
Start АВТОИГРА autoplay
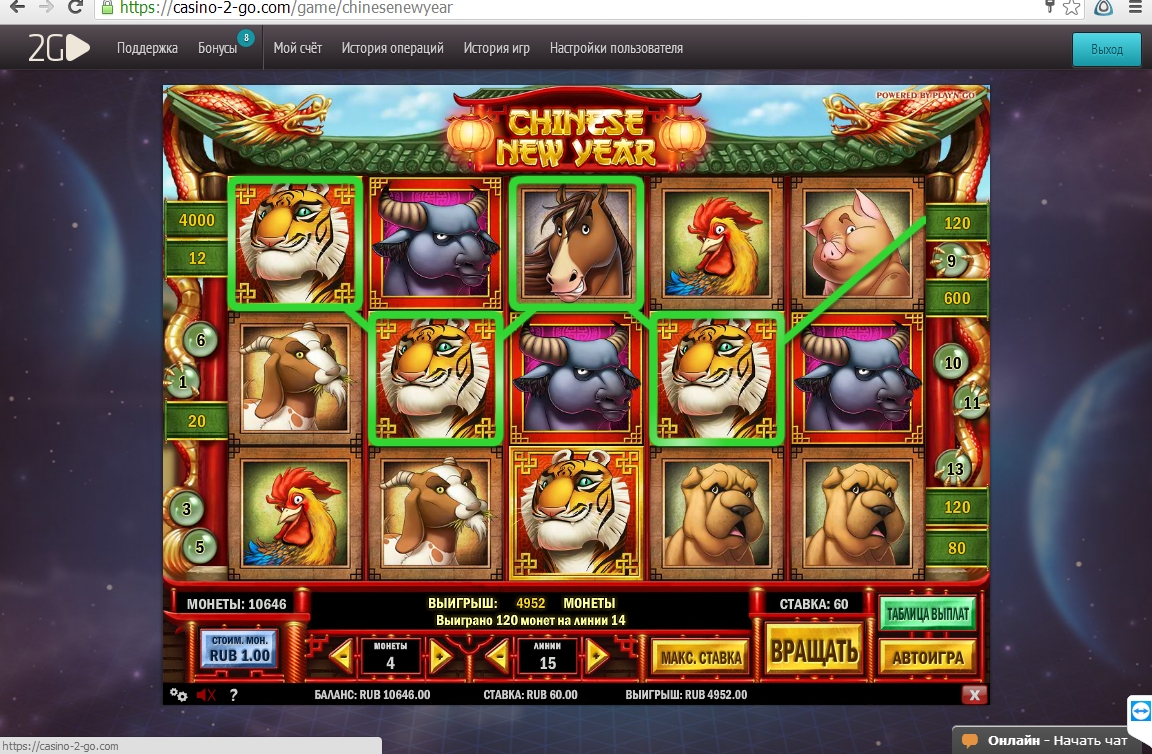[x=927, y=657]
